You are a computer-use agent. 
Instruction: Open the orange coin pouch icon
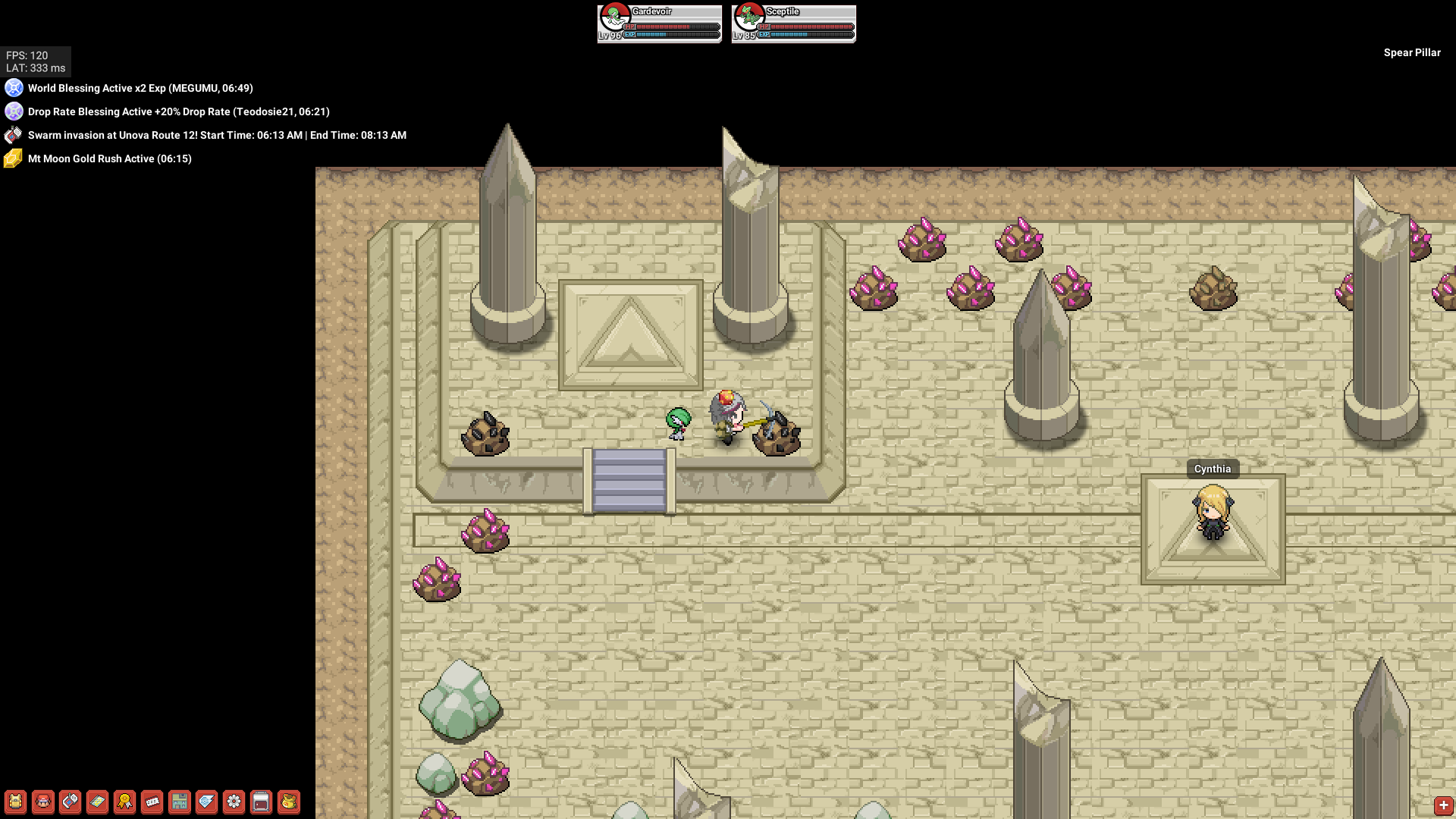pyautogui.click(x=289, y=802)
